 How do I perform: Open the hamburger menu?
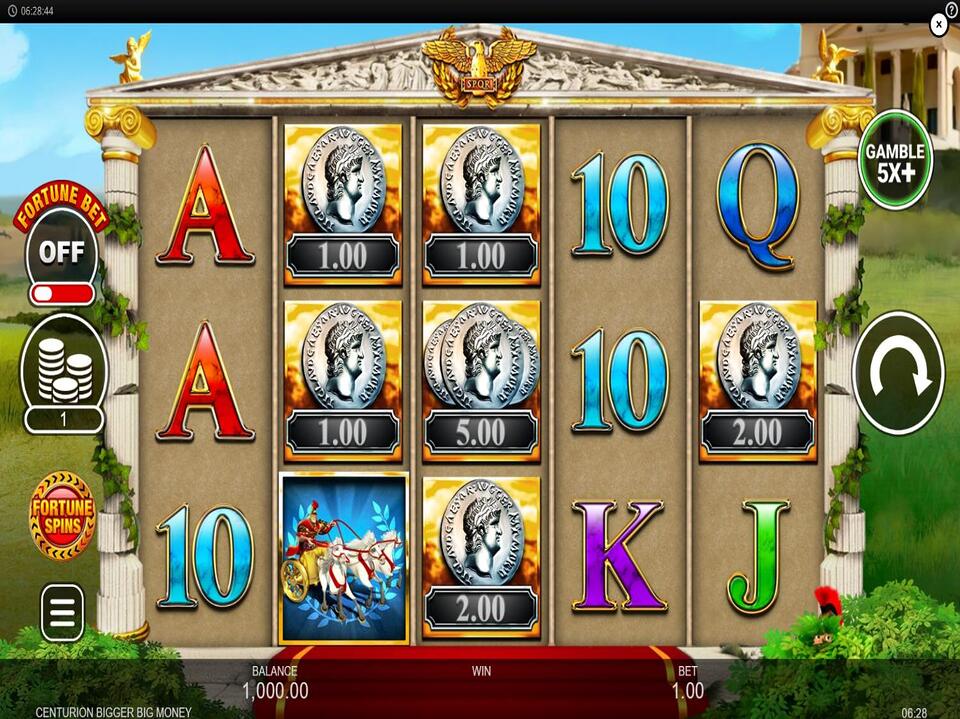pos(63,611)
